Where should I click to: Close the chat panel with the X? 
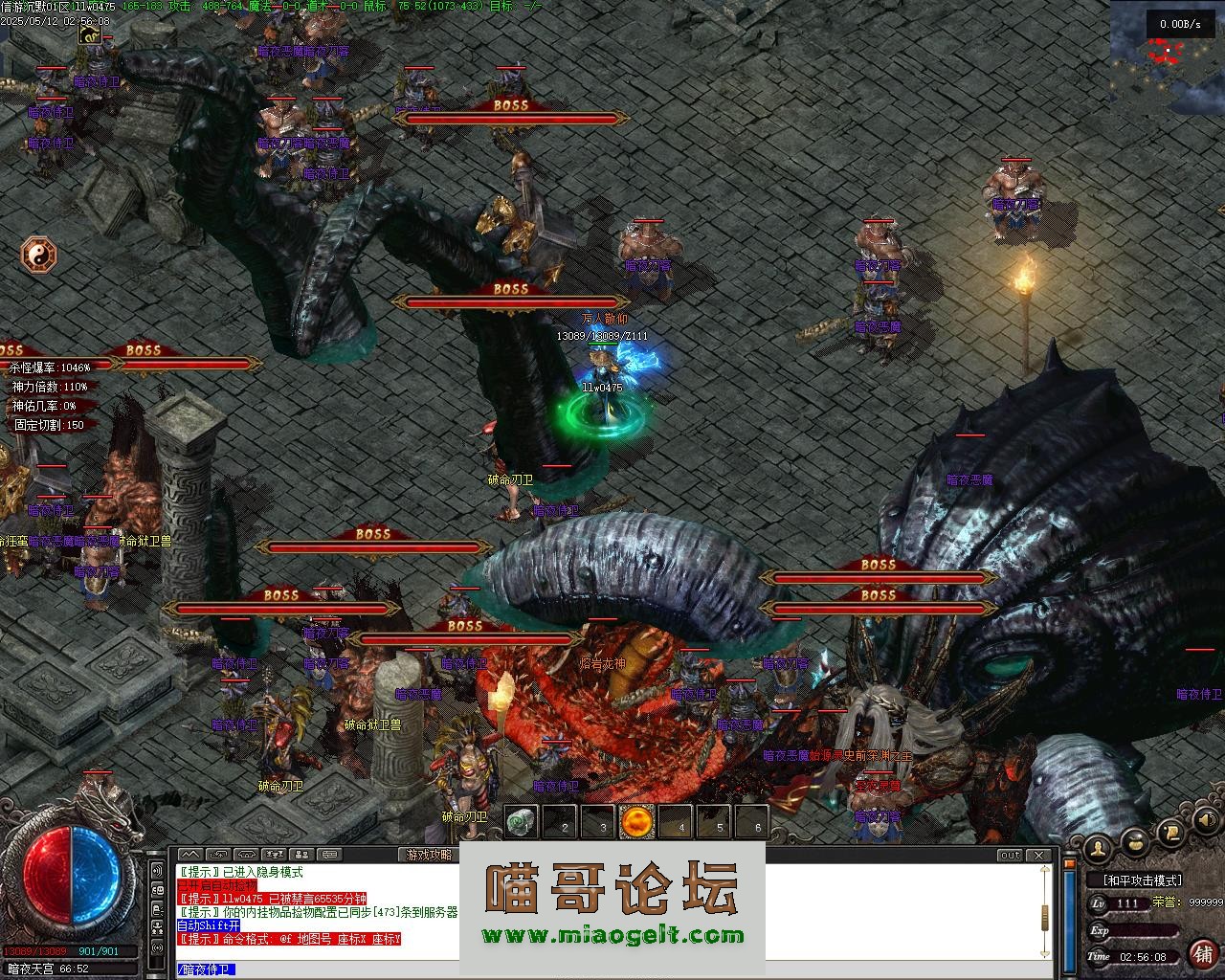1040,855
